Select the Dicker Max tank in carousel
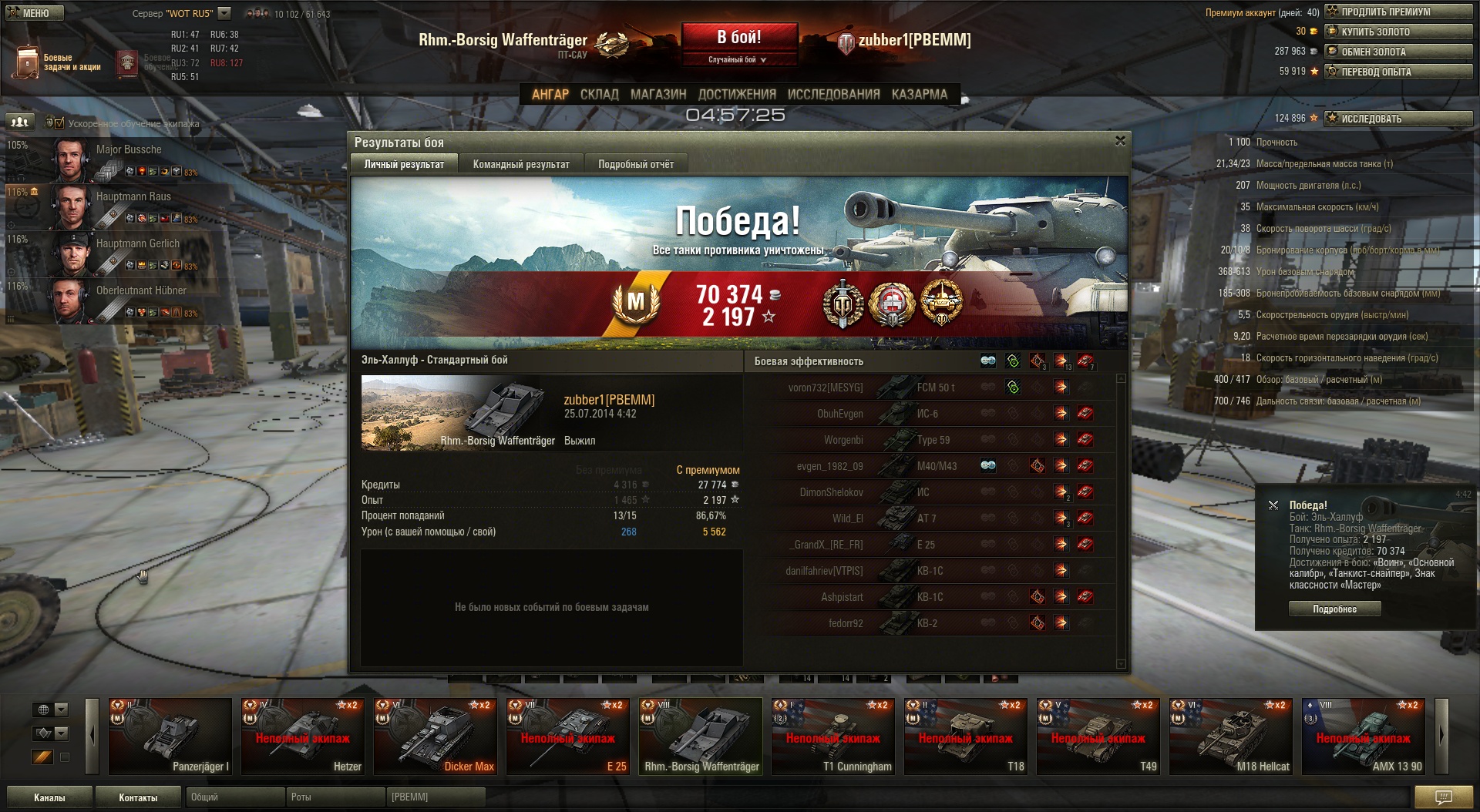The width and height of the screenshot is (1480, 812). tap(435, 736)
